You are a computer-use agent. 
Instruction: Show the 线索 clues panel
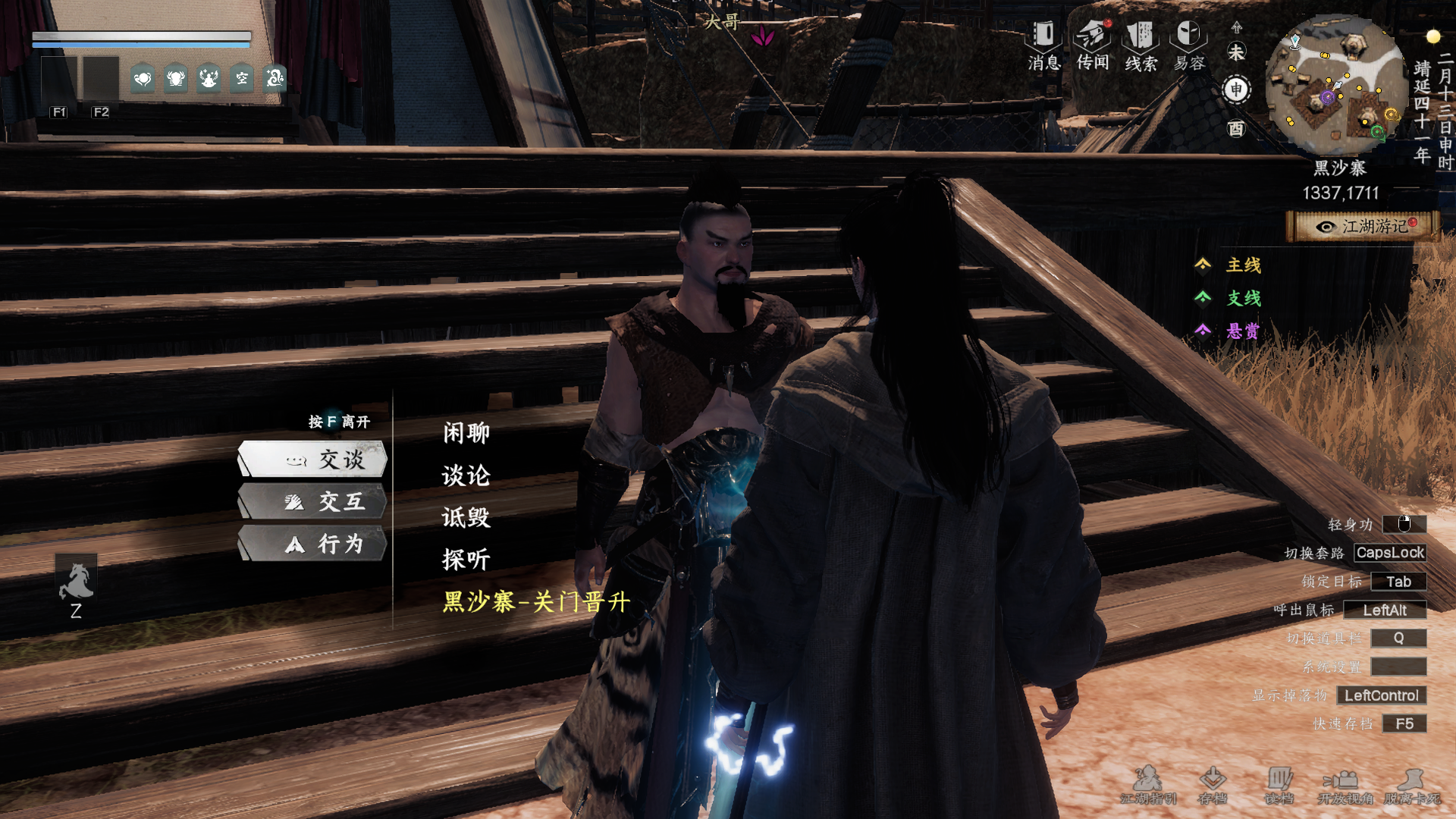click(x=1141, y=45)
